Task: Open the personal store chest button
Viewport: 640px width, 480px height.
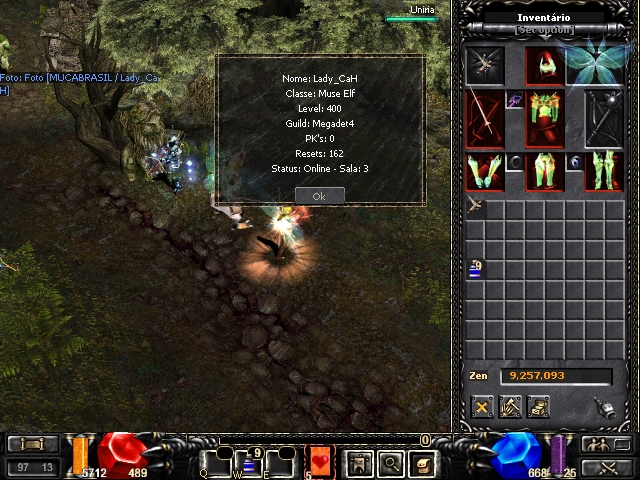Action: click(538, 406)
